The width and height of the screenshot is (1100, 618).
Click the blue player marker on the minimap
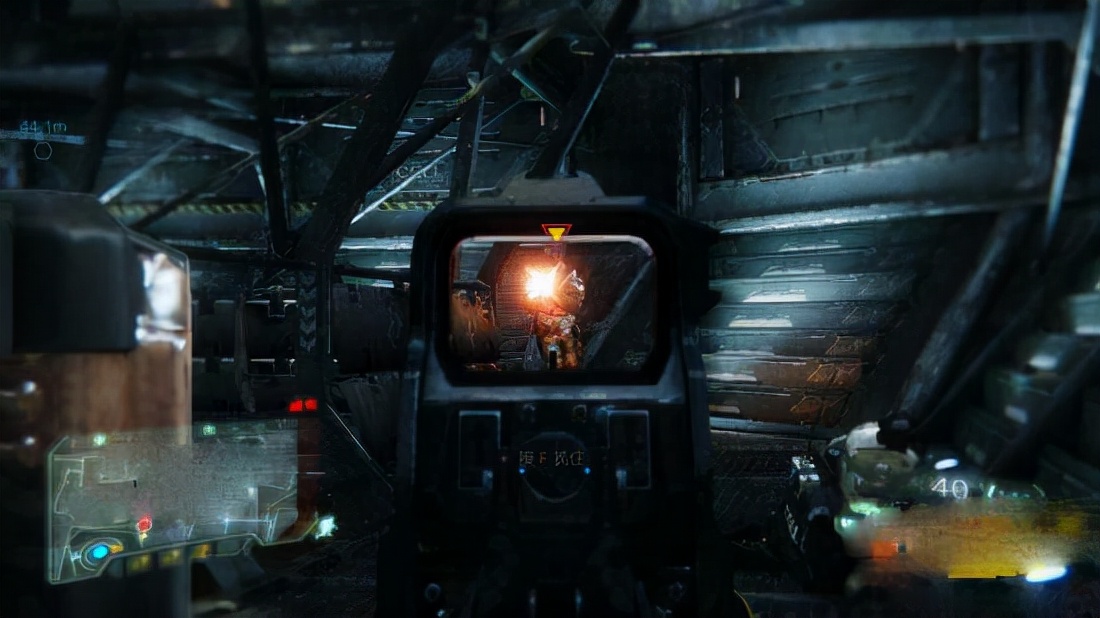click(99, 552)
